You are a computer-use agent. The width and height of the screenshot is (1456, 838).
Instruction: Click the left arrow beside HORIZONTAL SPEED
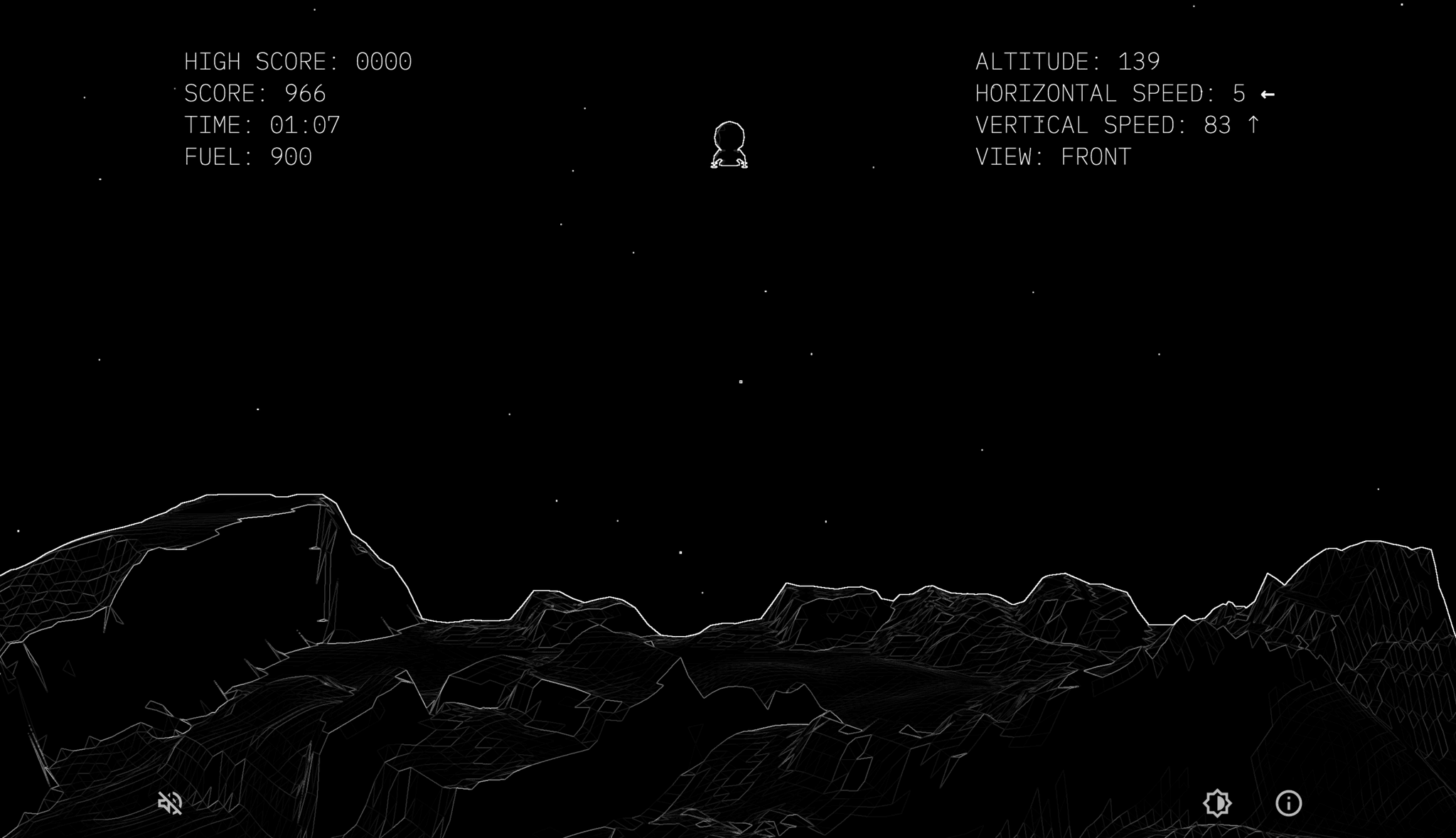coord(1268,92)
